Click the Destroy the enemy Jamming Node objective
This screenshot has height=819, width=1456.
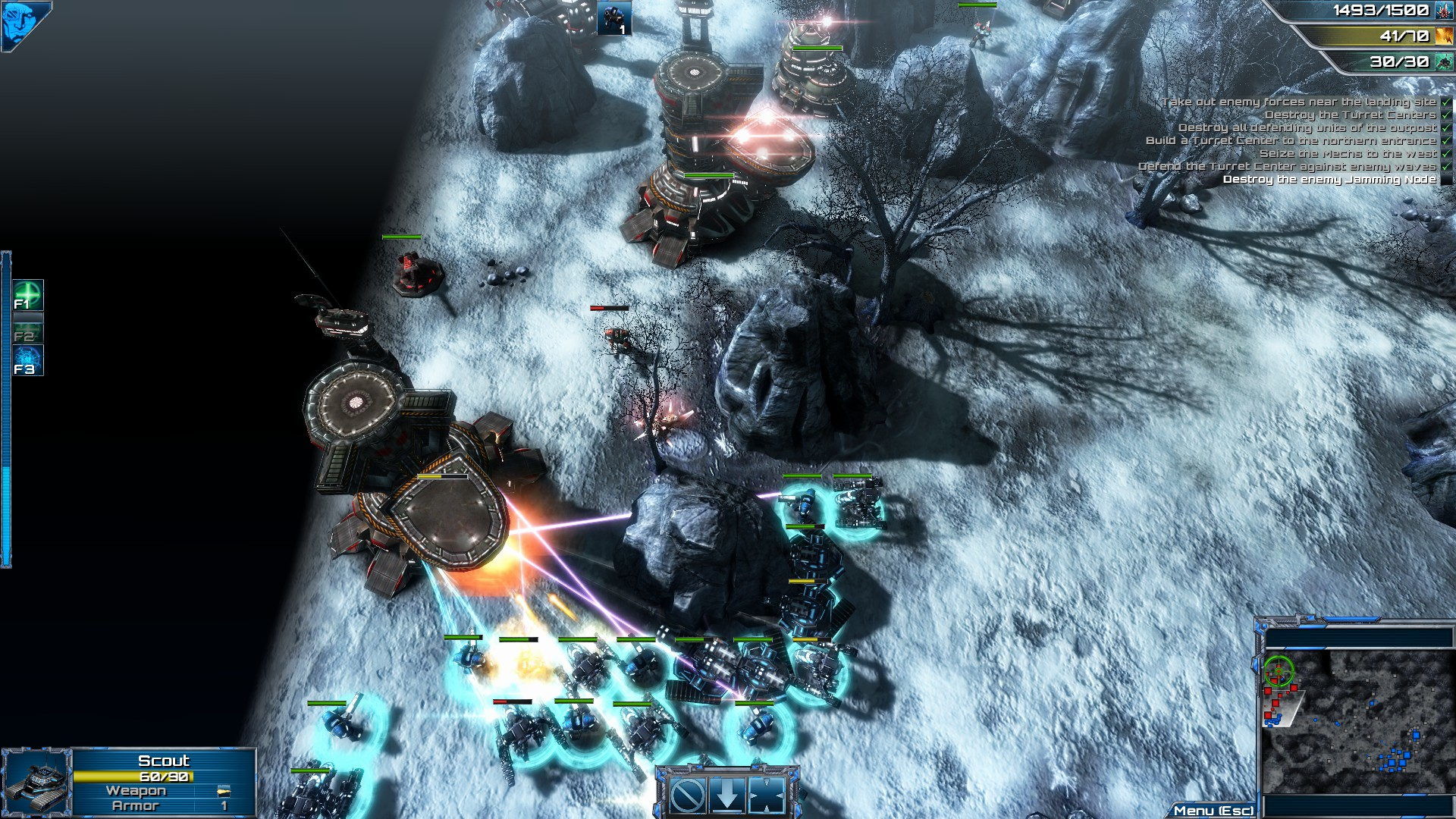1329,180
